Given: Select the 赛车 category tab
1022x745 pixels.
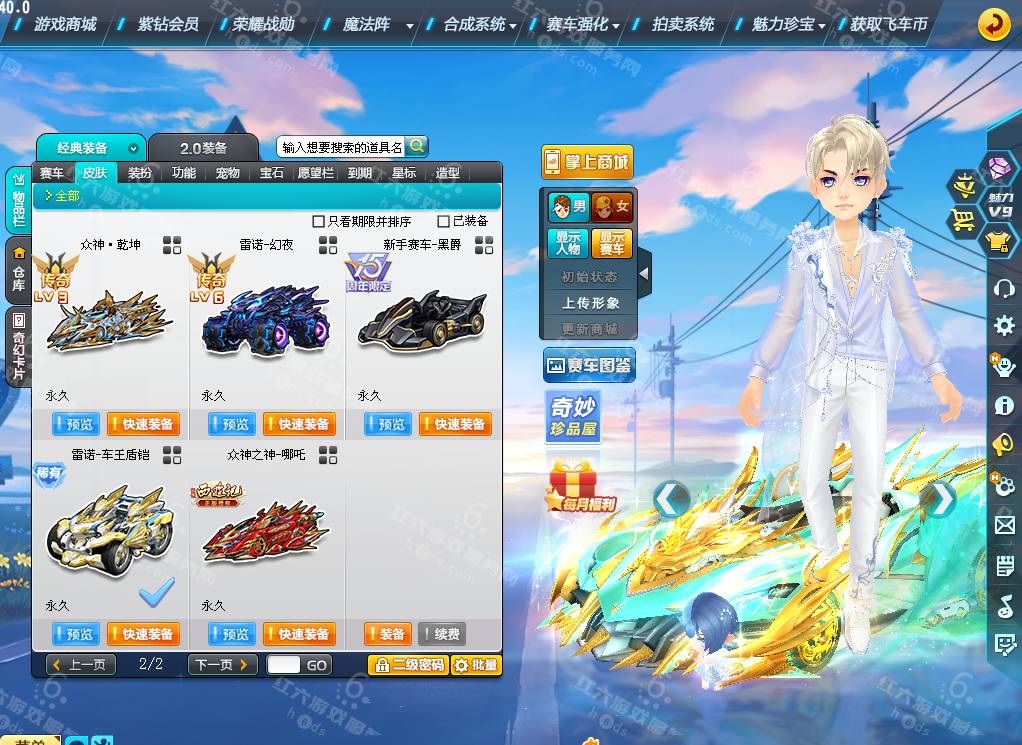Looking at the screenshot, I should (52, 173).
